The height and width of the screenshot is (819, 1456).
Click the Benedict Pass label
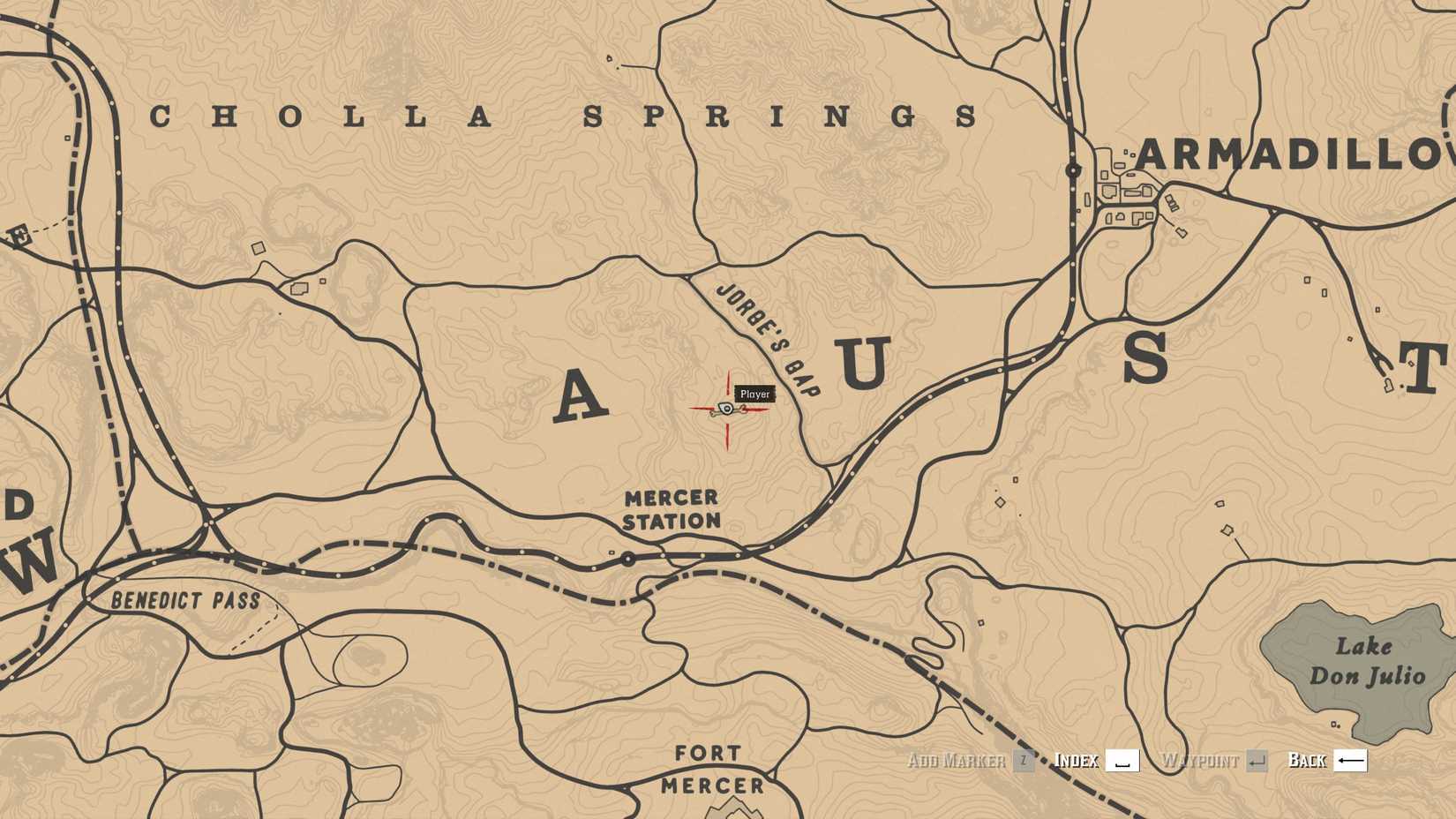(x=185, y=599)
